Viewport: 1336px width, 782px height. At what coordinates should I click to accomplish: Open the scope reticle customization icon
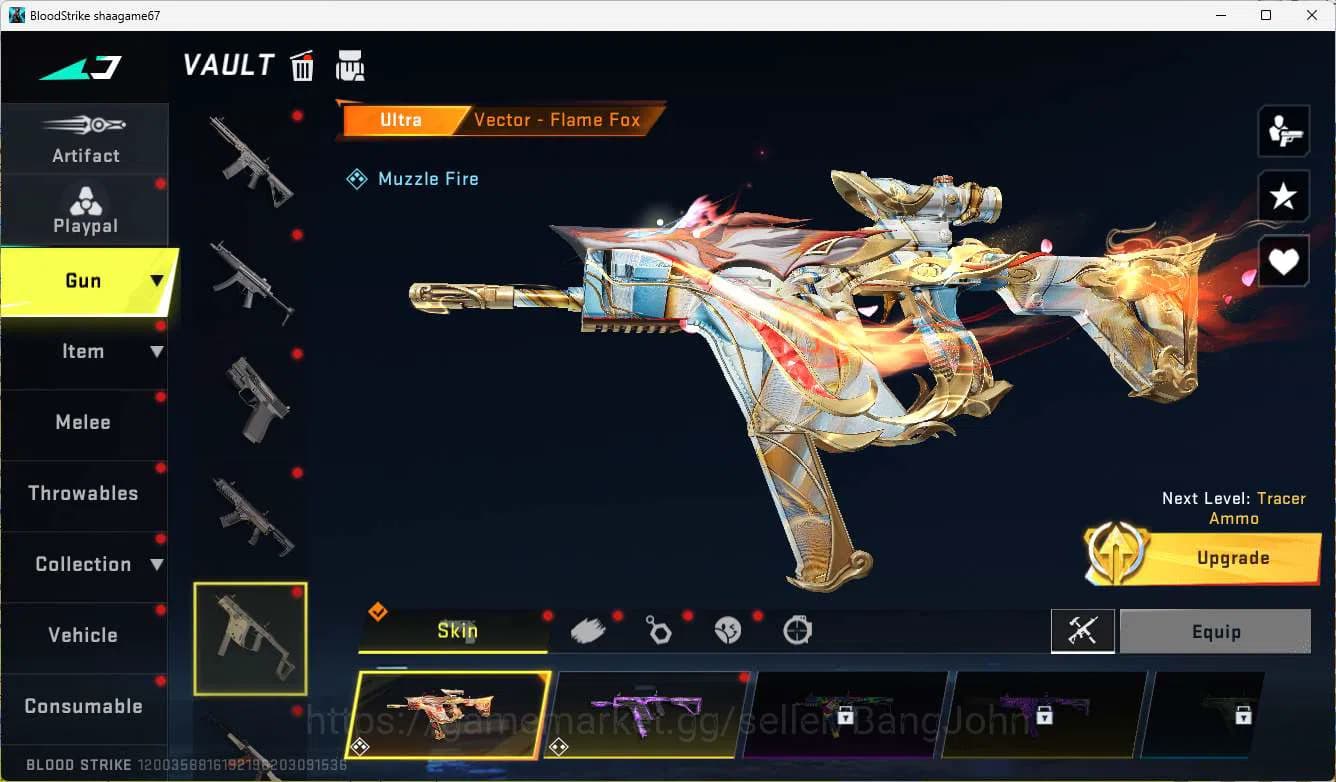(x=797, y=630)
